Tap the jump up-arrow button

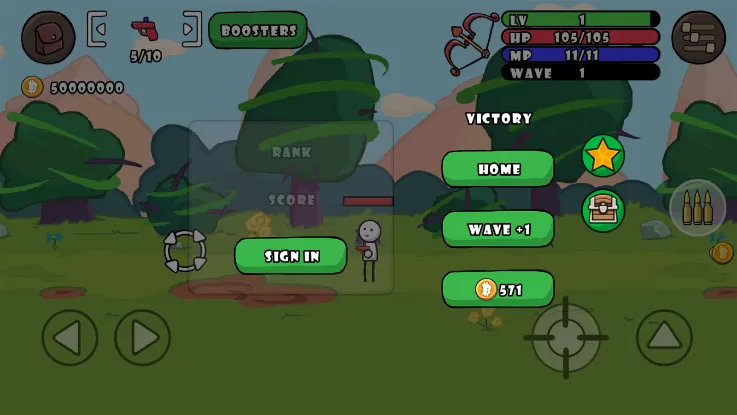pos(664,337)
